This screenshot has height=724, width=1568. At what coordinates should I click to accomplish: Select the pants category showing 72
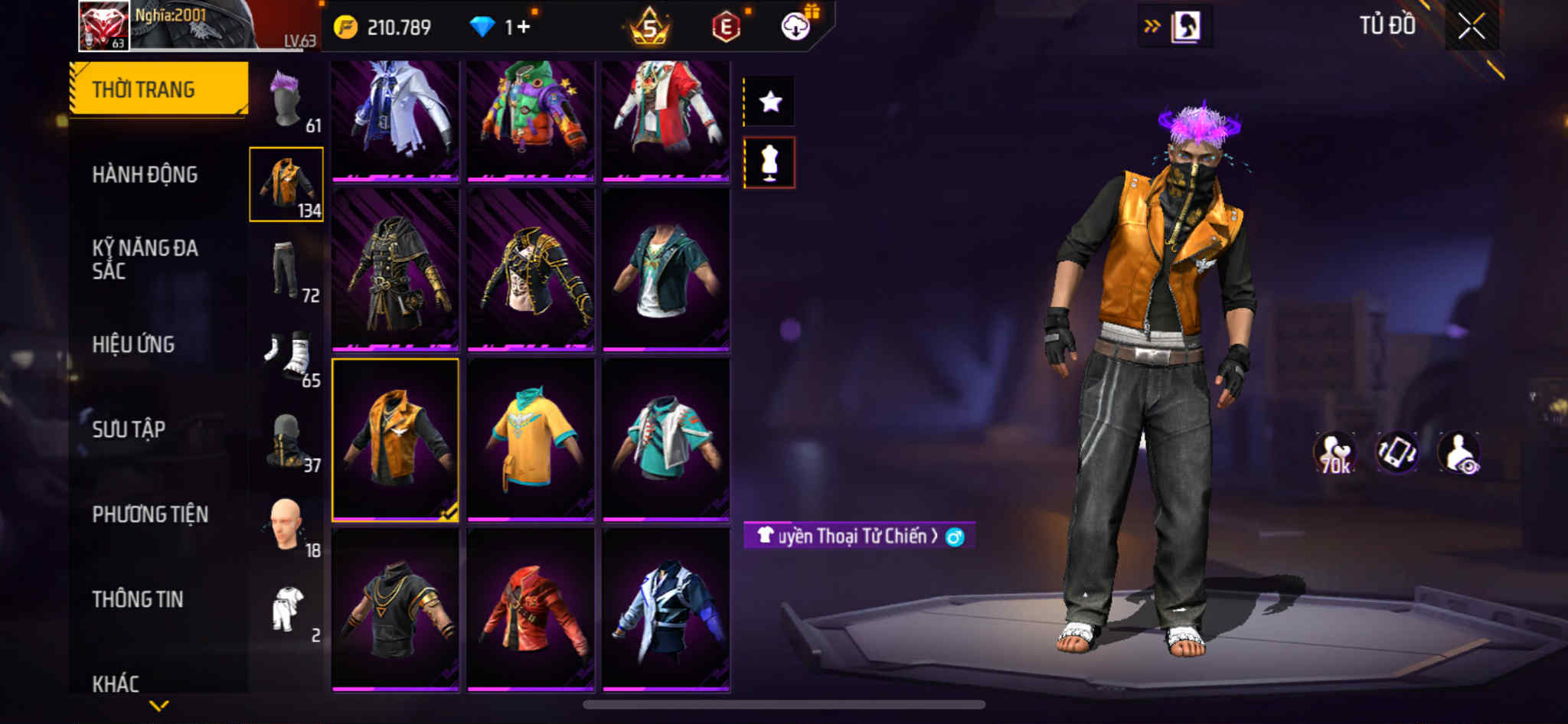coord(287,270)
